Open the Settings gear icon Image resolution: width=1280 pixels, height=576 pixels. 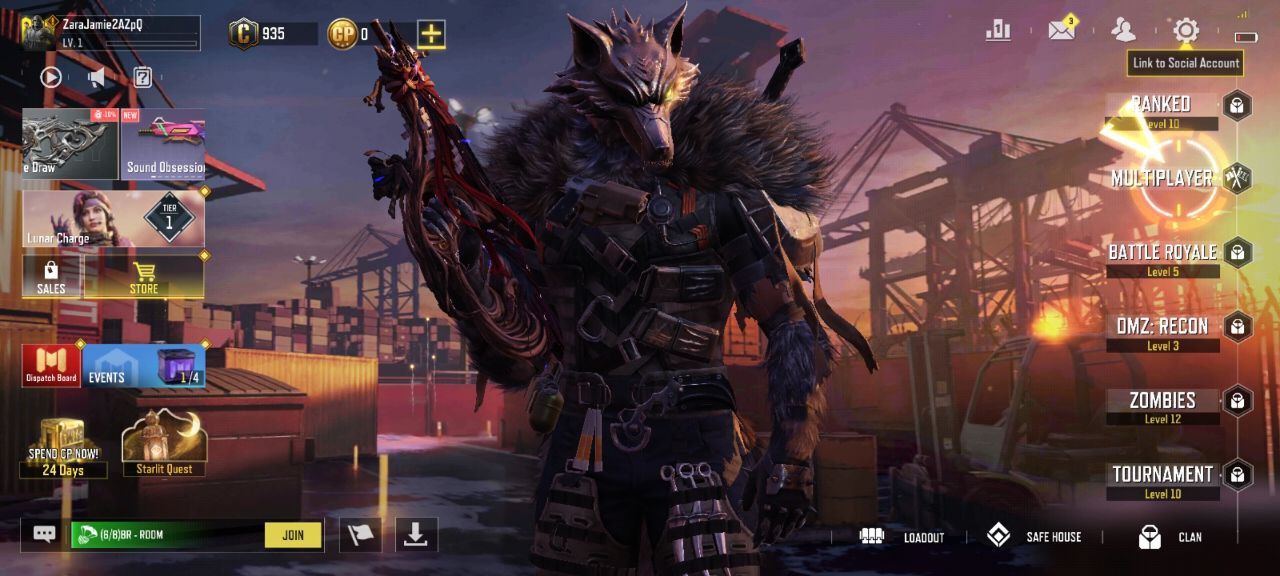click(1185, 30)
